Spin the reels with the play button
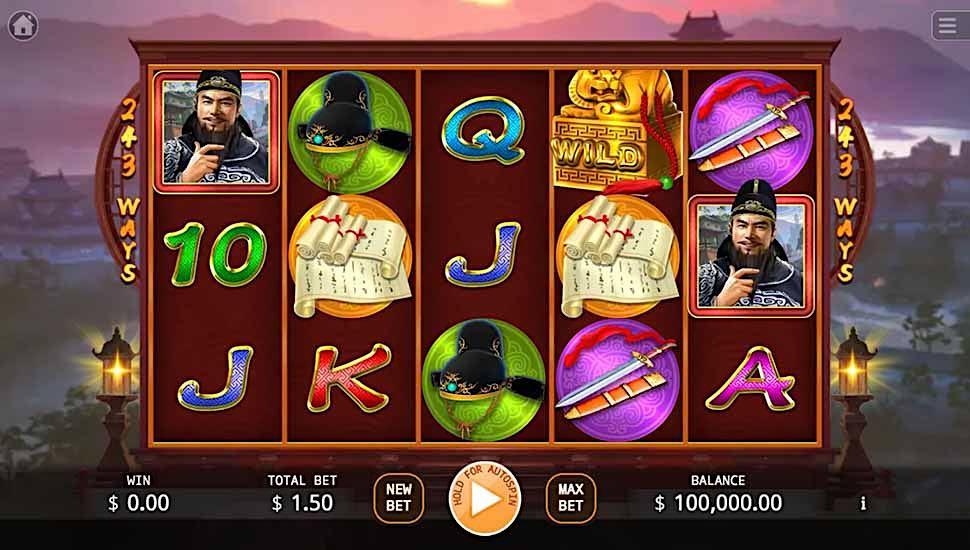The height and width of the screenshot is (550, 970). (485, 498)
